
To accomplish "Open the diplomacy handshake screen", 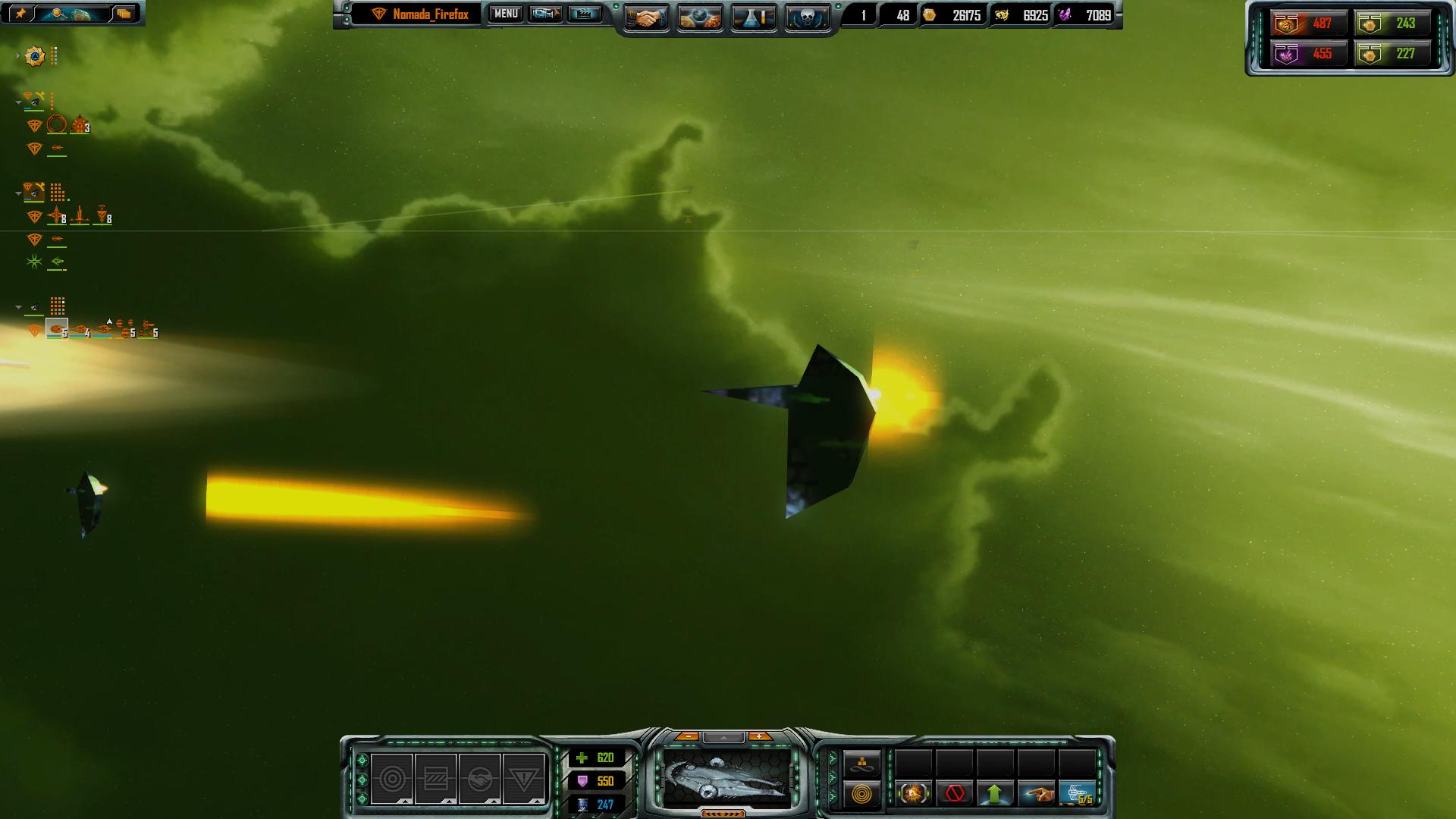I will 646,17.
